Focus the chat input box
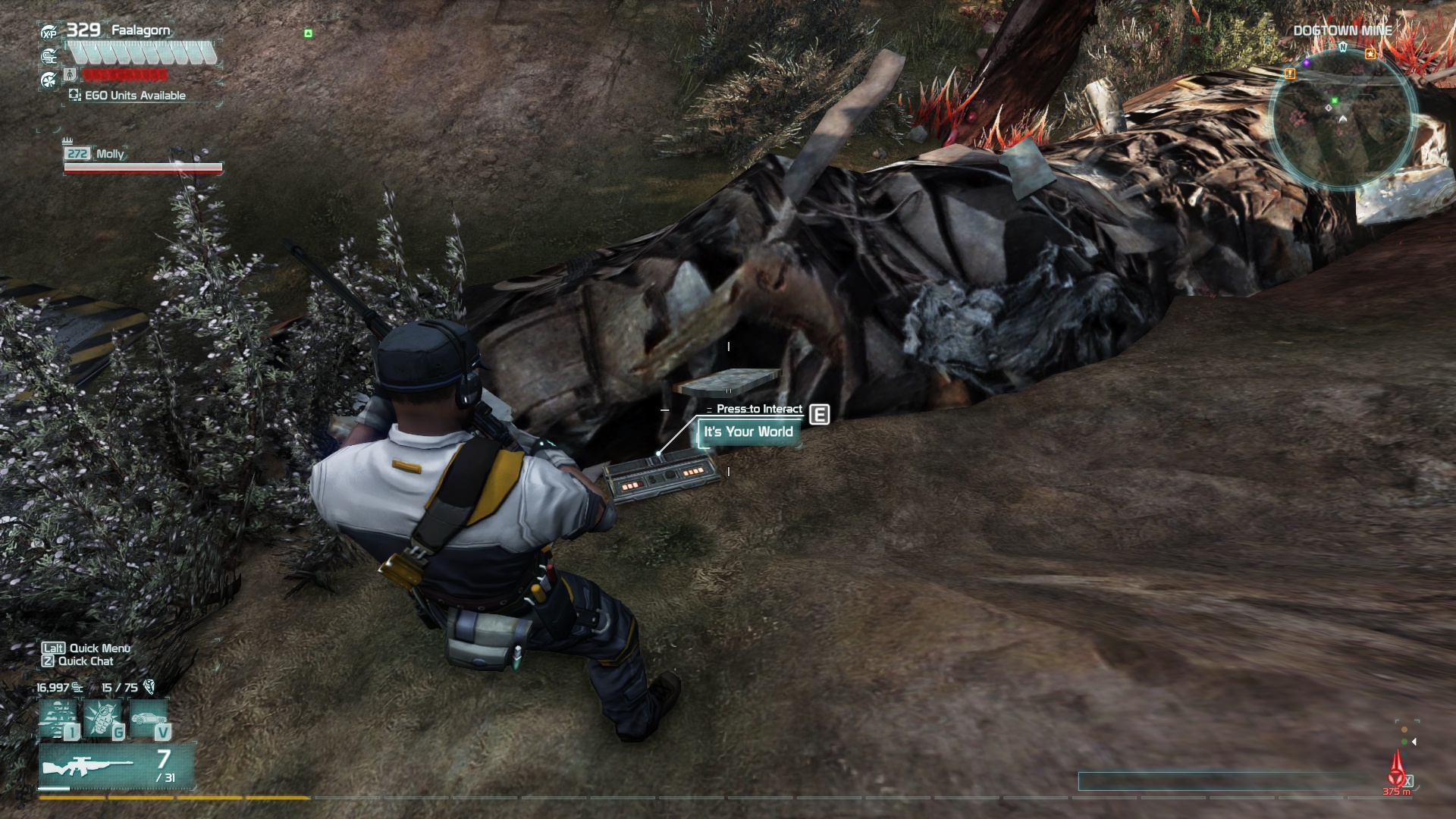This screenshot has width=1456, height=819. coord(1228,781)
